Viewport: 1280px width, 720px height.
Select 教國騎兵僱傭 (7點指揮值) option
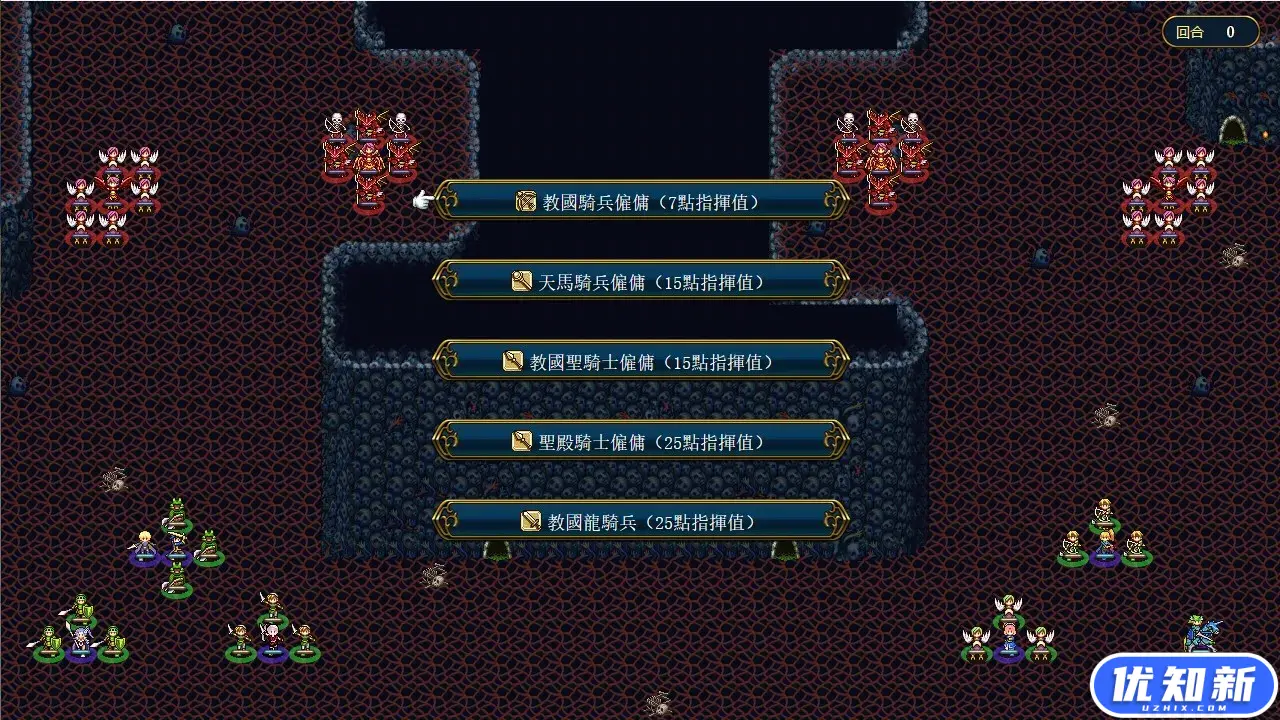point(641,201)
